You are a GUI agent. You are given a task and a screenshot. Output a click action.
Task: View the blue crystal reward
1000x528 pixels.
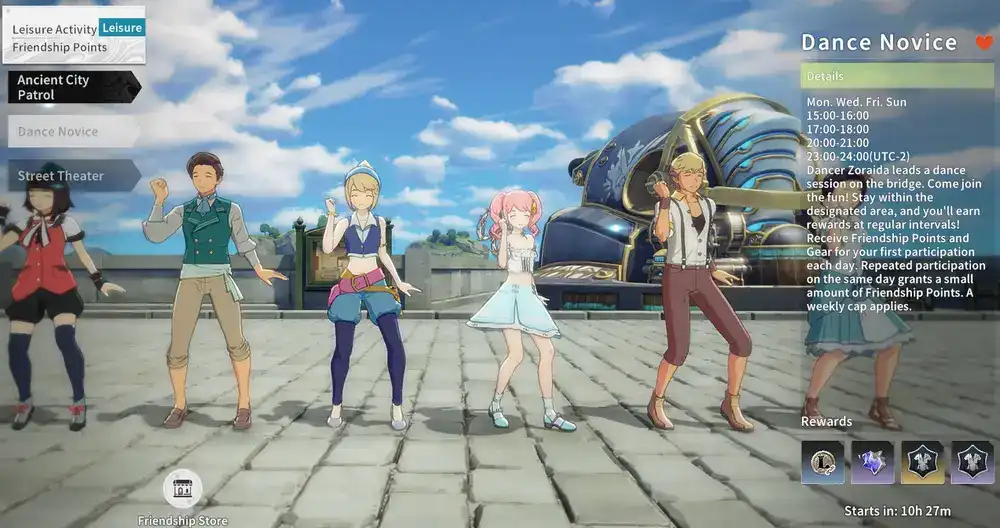pyautogui.click(x=872, y=463)
